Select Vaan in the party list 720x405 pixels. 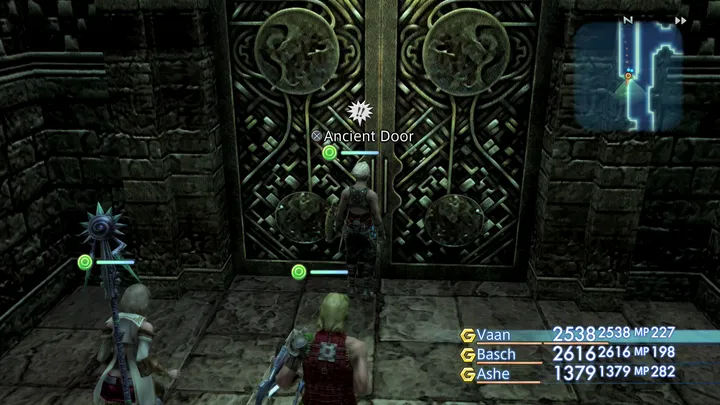497,335
